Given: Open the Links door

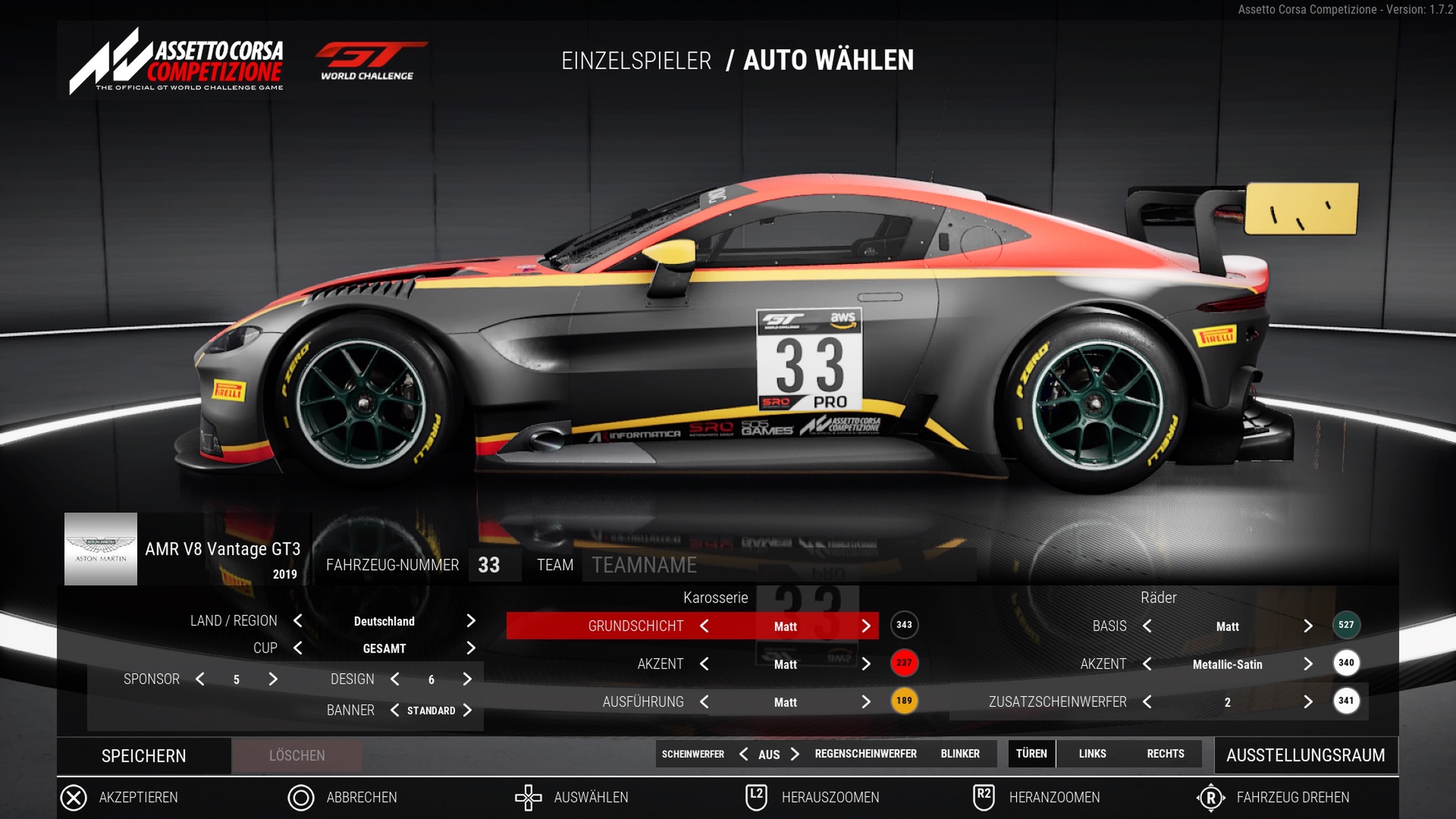Looking at the screenshot, I should pyautogui.click(x=1092, y=754).
